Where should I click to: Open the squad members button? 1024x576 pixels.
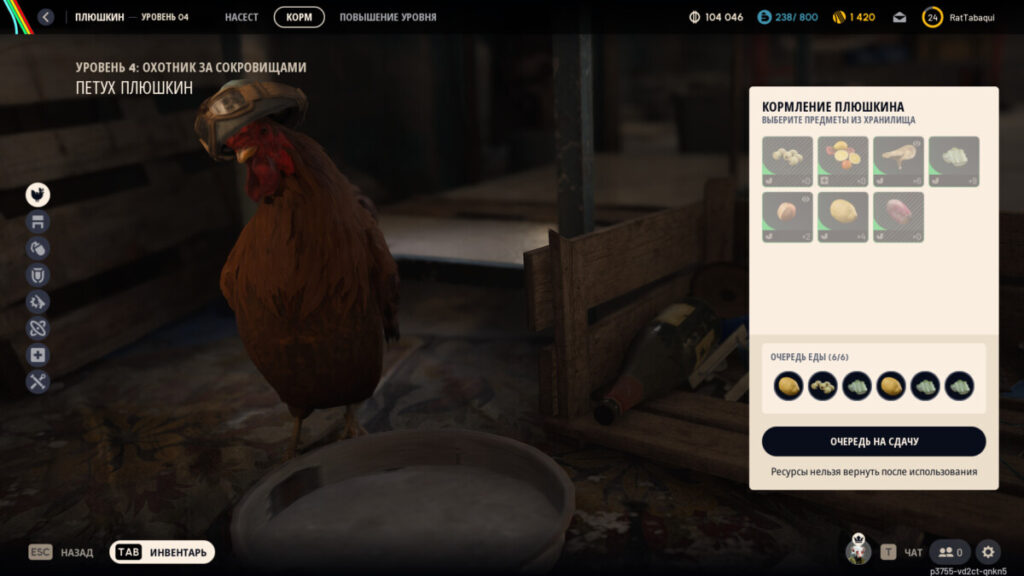click(x=950, y=552)
